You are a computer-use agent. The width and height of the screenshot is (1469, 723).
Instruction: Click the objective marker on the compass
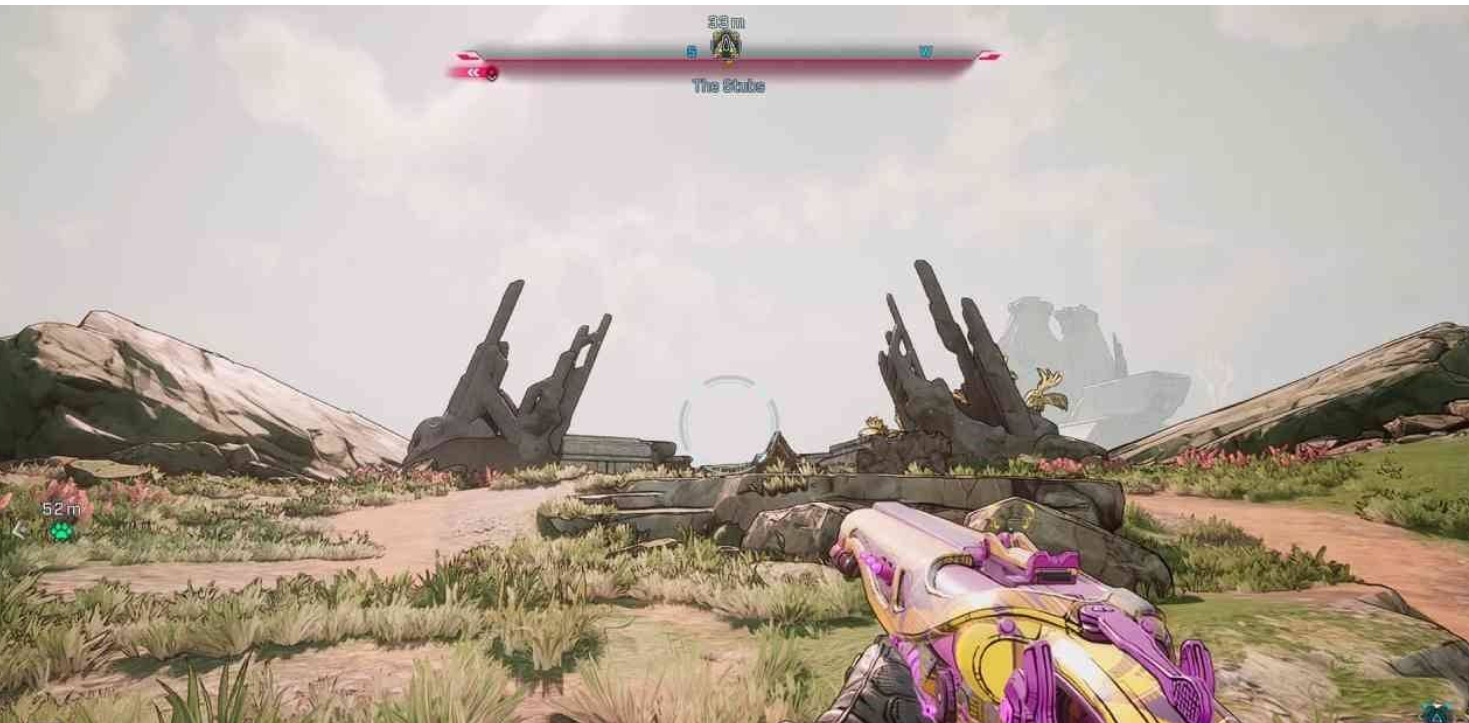[725, 45]
